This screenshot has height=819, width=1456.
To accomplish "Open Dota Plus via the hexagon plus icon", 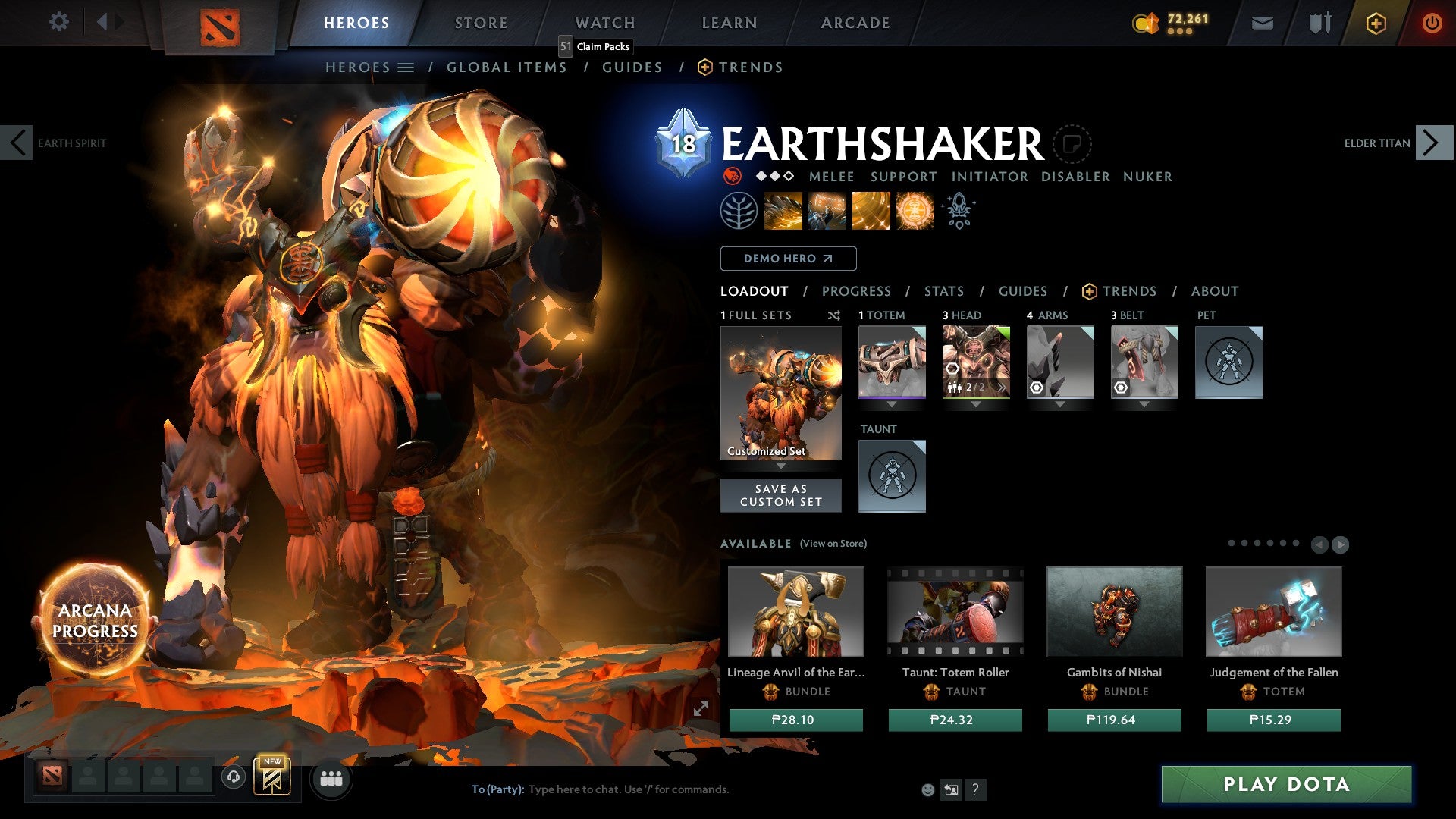I will [1375, 23].
